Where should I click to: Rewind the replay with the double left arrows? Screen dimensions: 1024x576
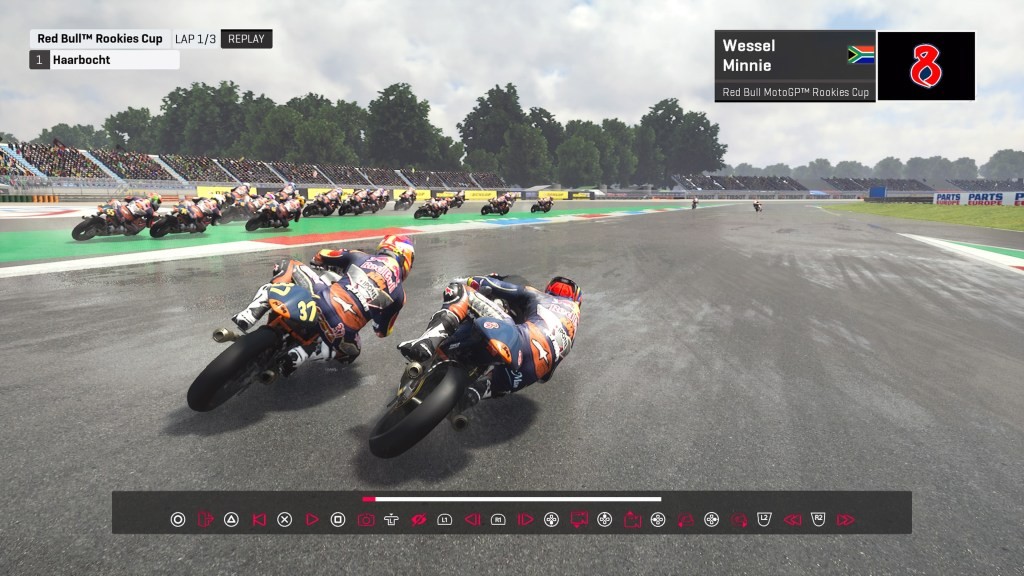(x=792, y=519)
